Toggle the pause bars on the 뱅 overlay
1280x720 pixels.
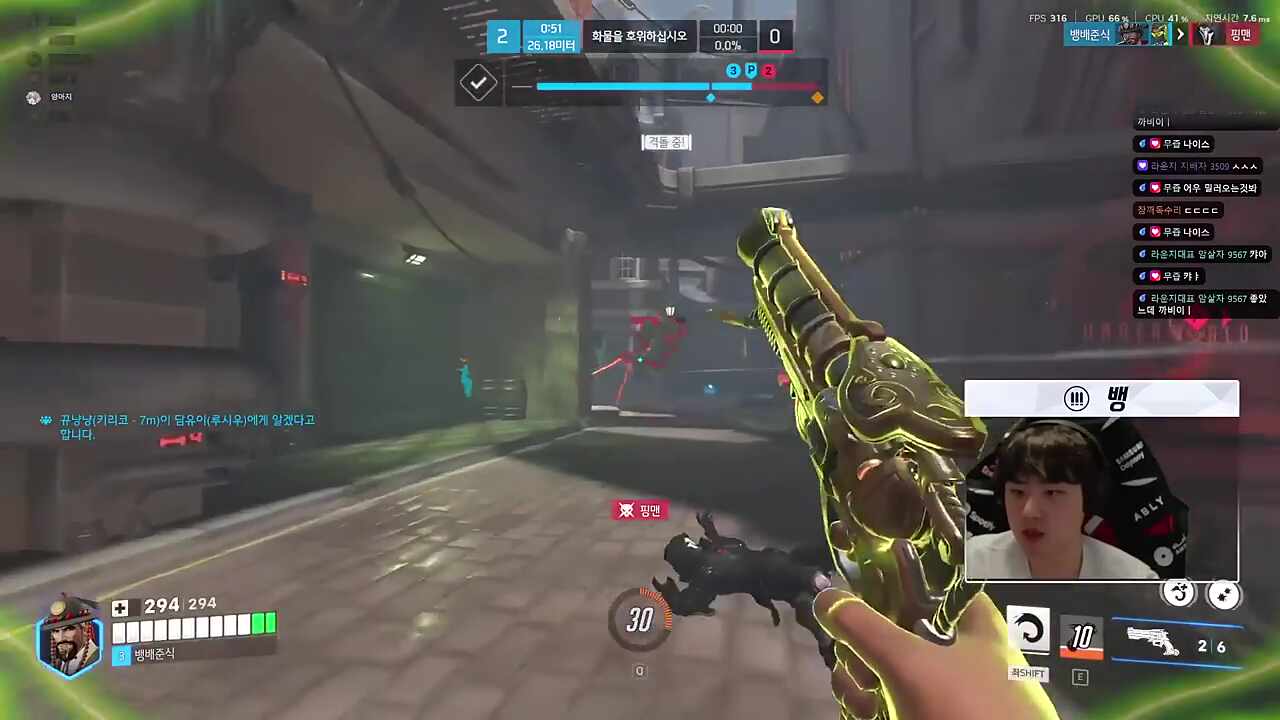1076,399
